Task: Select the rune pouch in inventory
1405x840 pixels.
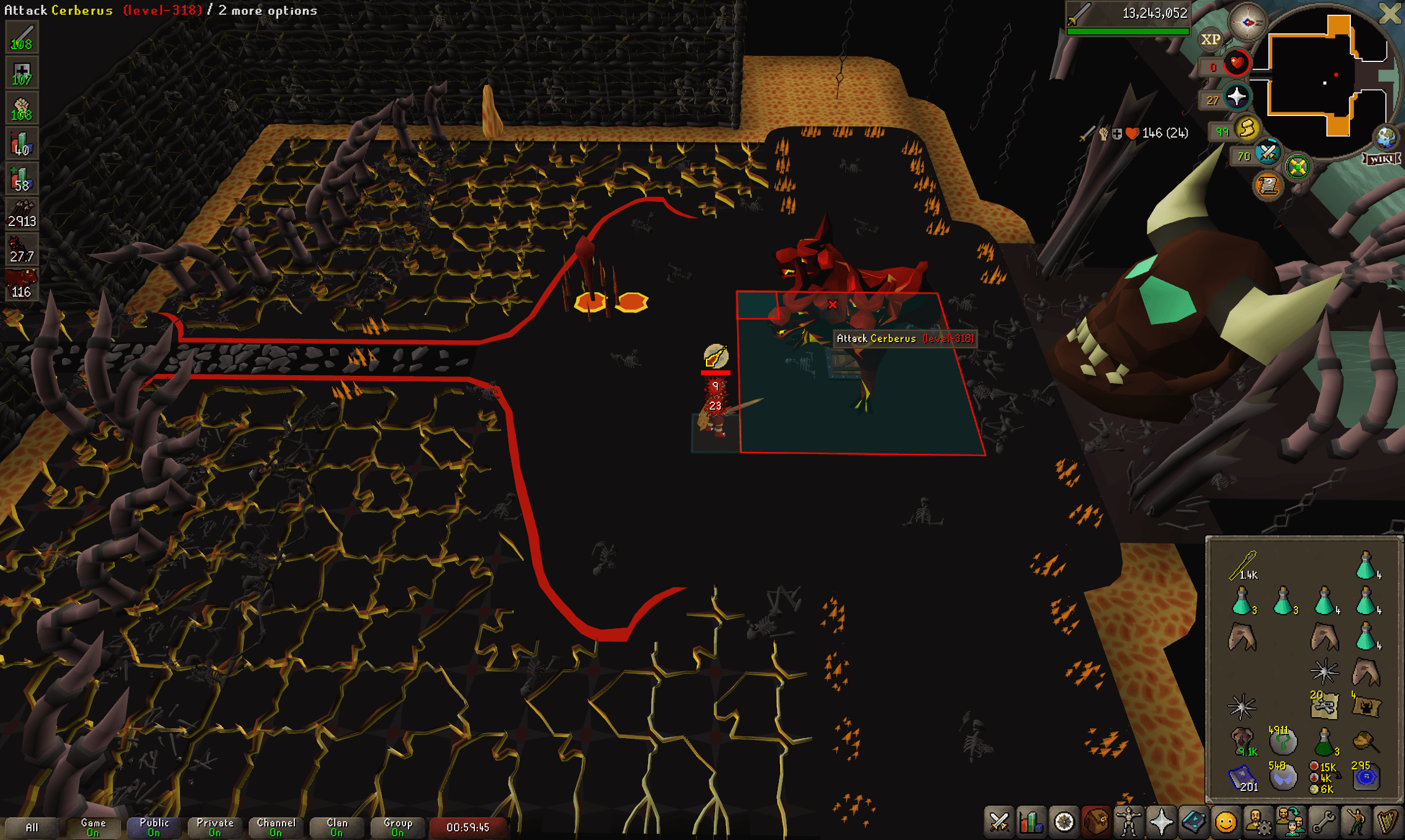Action: click(1324, 777)
